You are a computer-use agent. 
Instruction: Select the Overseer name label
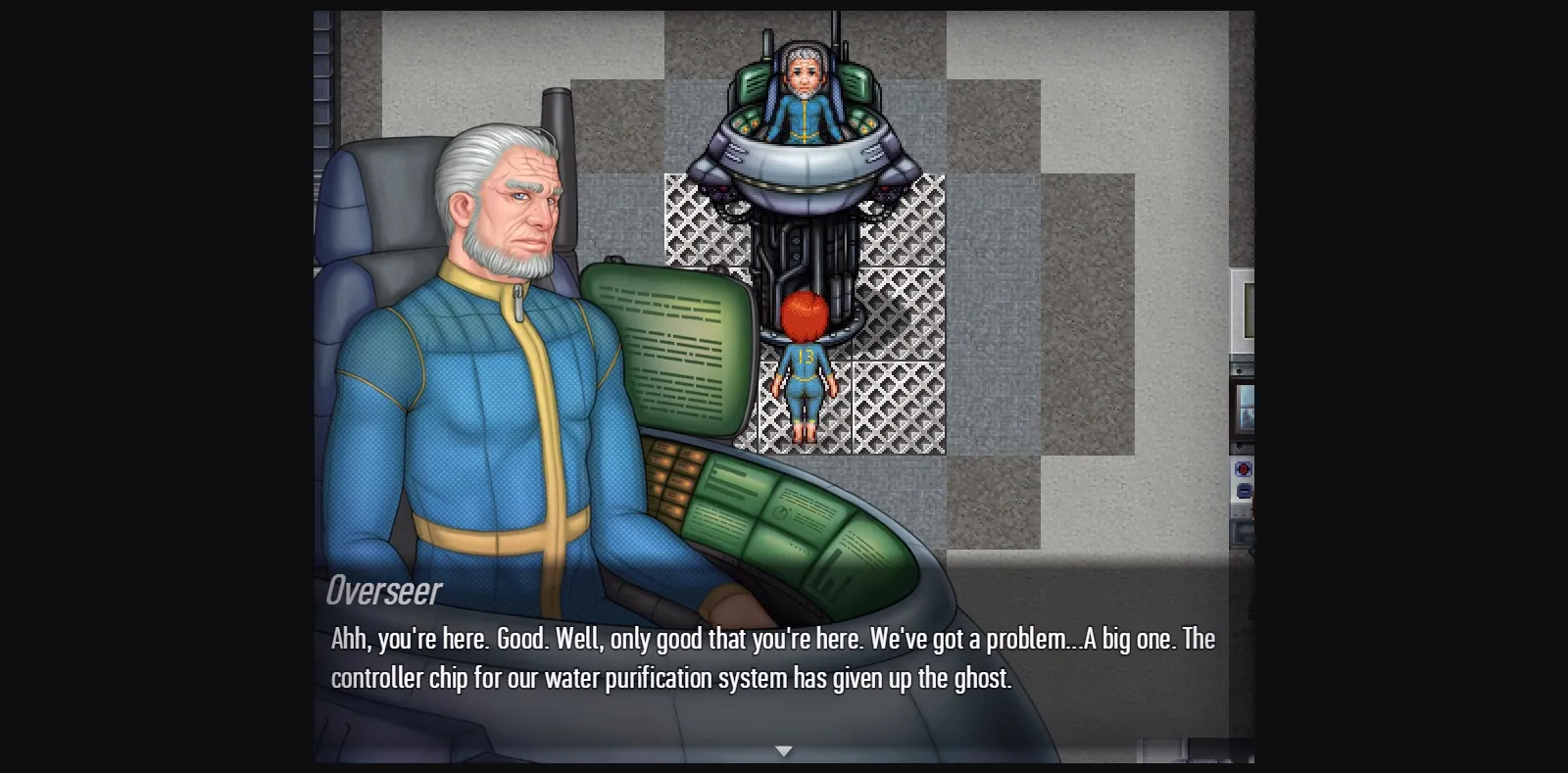(x=383, y=592)
